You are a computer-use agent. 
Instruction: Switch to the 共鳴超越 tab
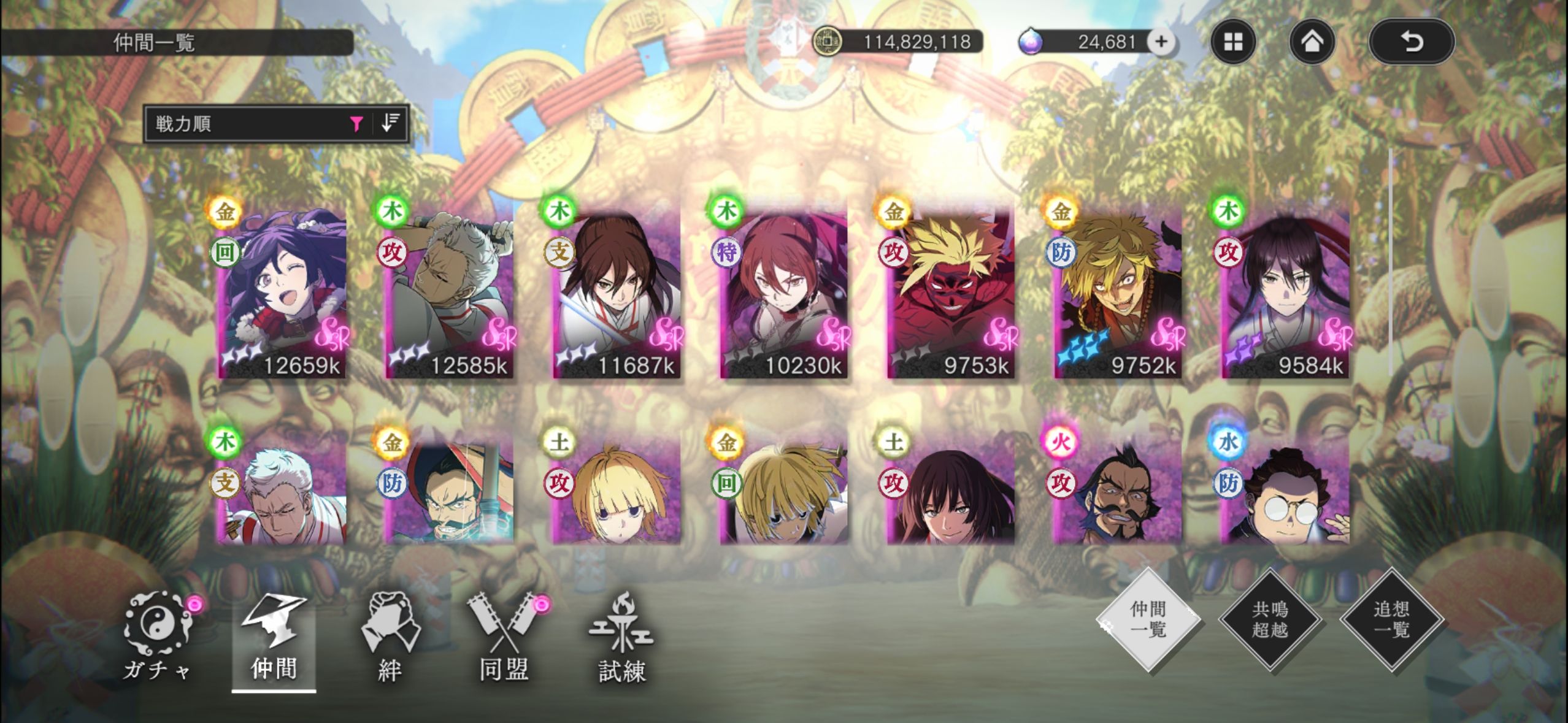click(1269, 619)
